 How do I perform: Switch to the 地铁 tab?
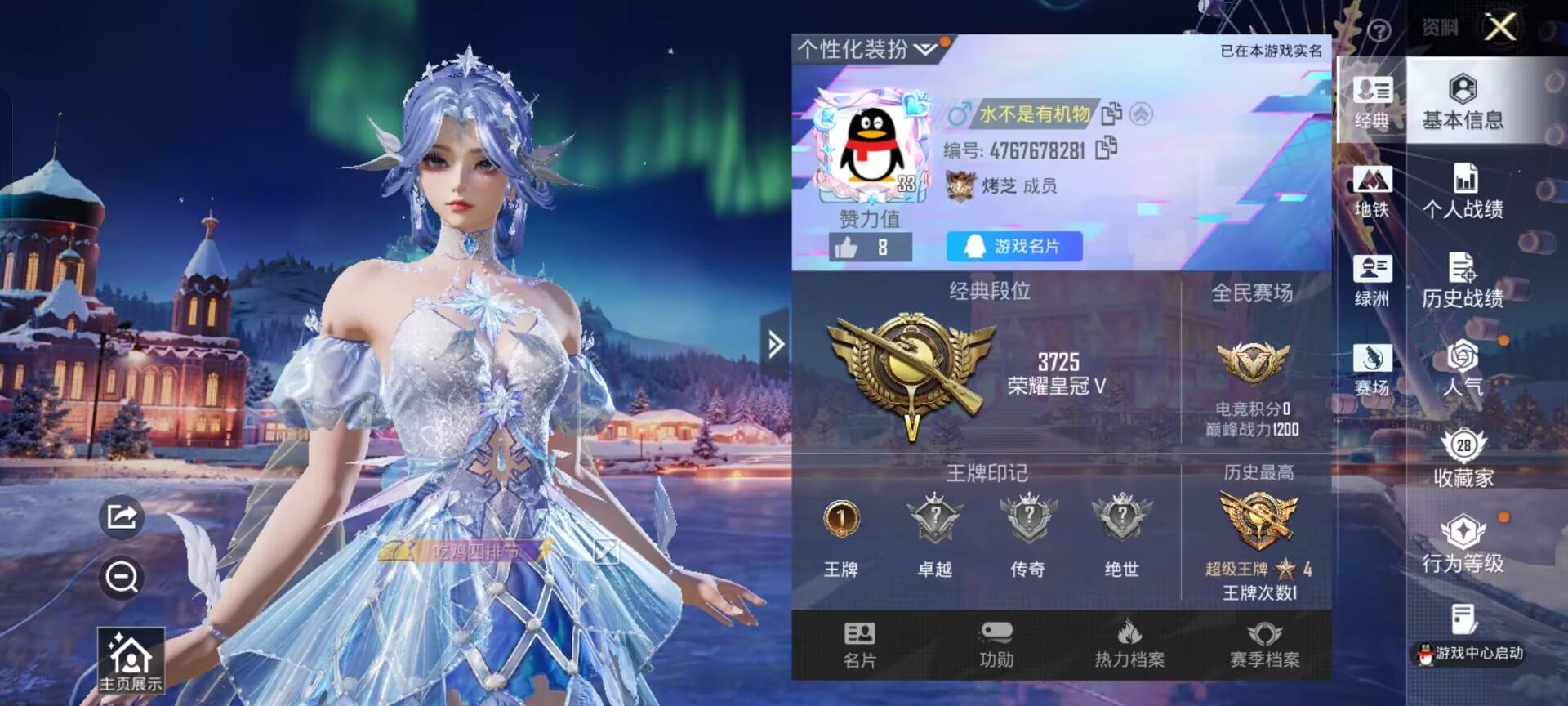[x=1373, y=191]
